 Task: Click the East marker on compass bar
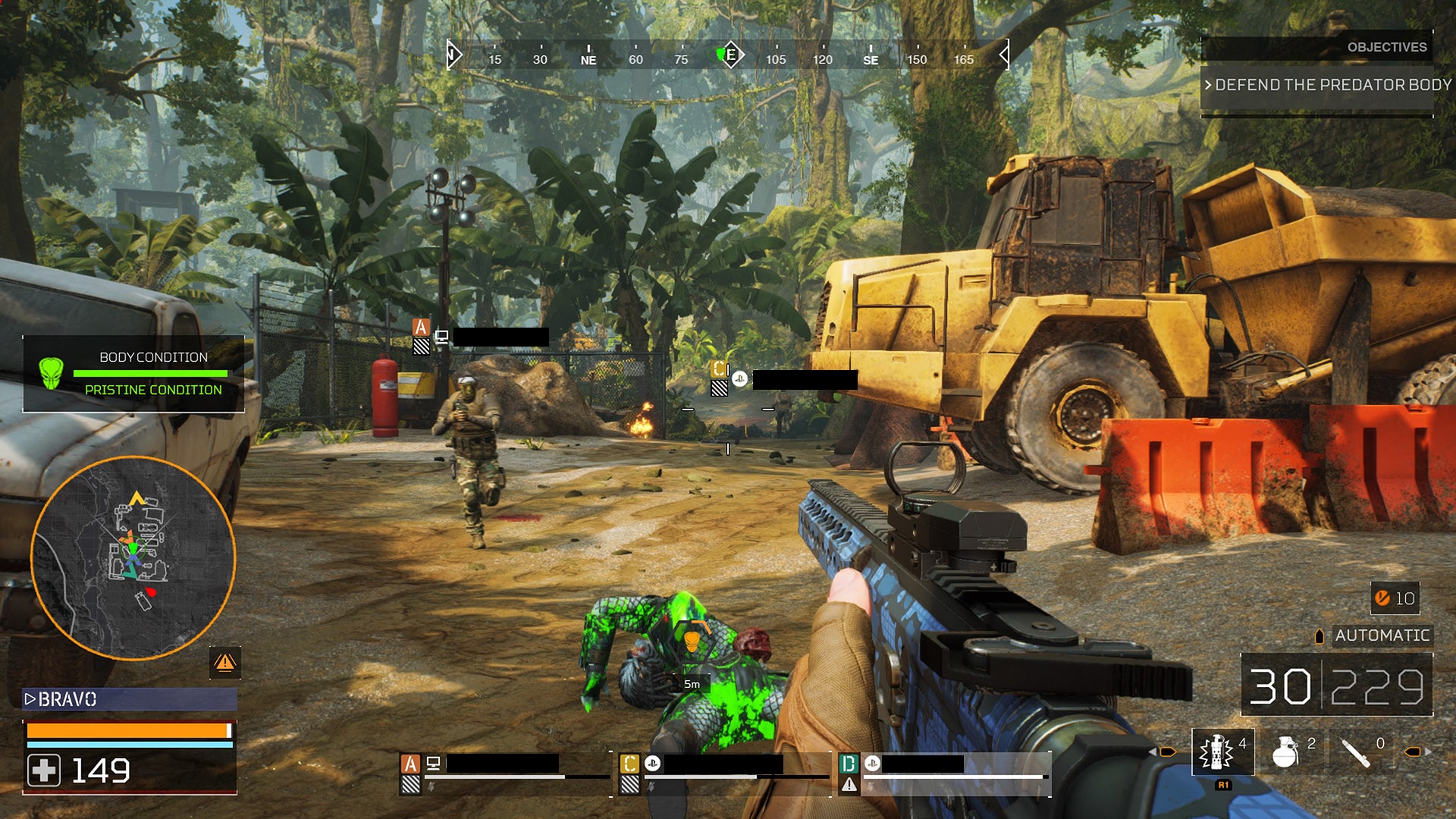(x=731, y=55)
